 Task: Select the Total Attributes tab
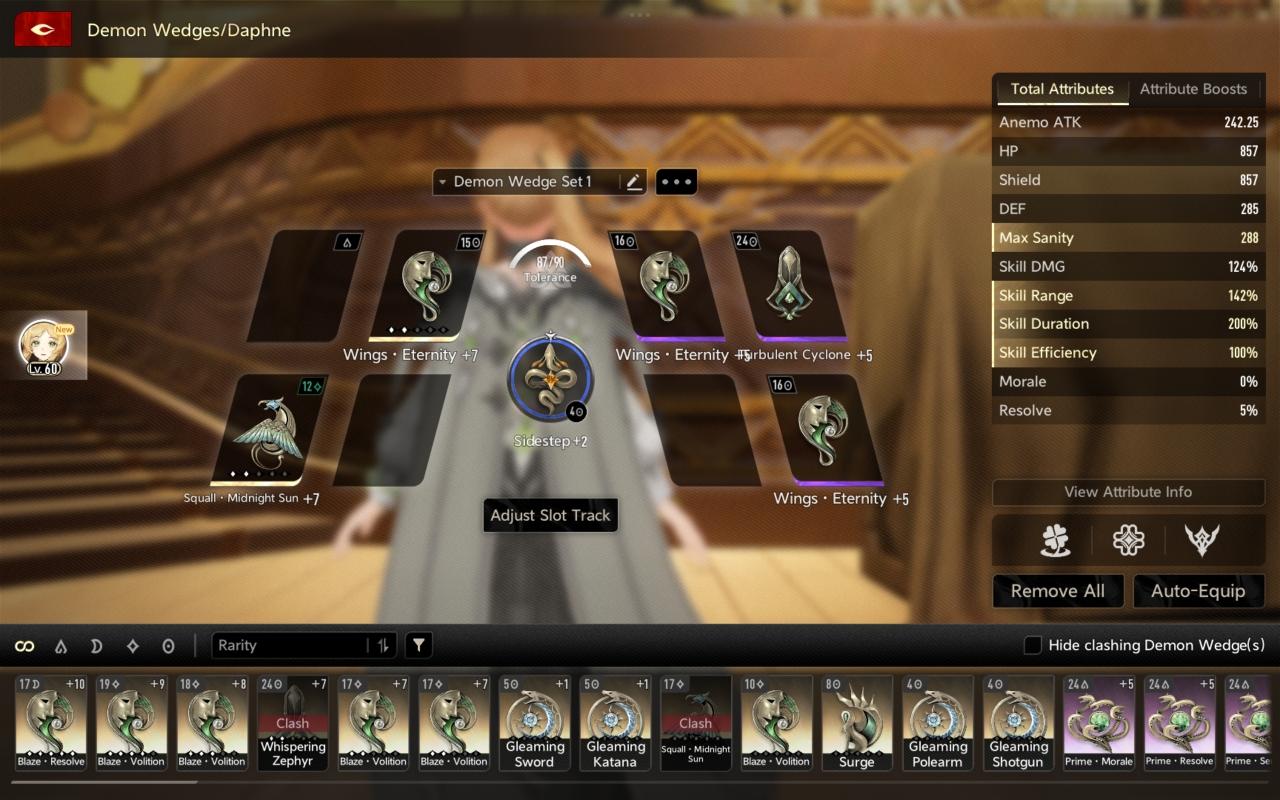[x=1061, y=89]
